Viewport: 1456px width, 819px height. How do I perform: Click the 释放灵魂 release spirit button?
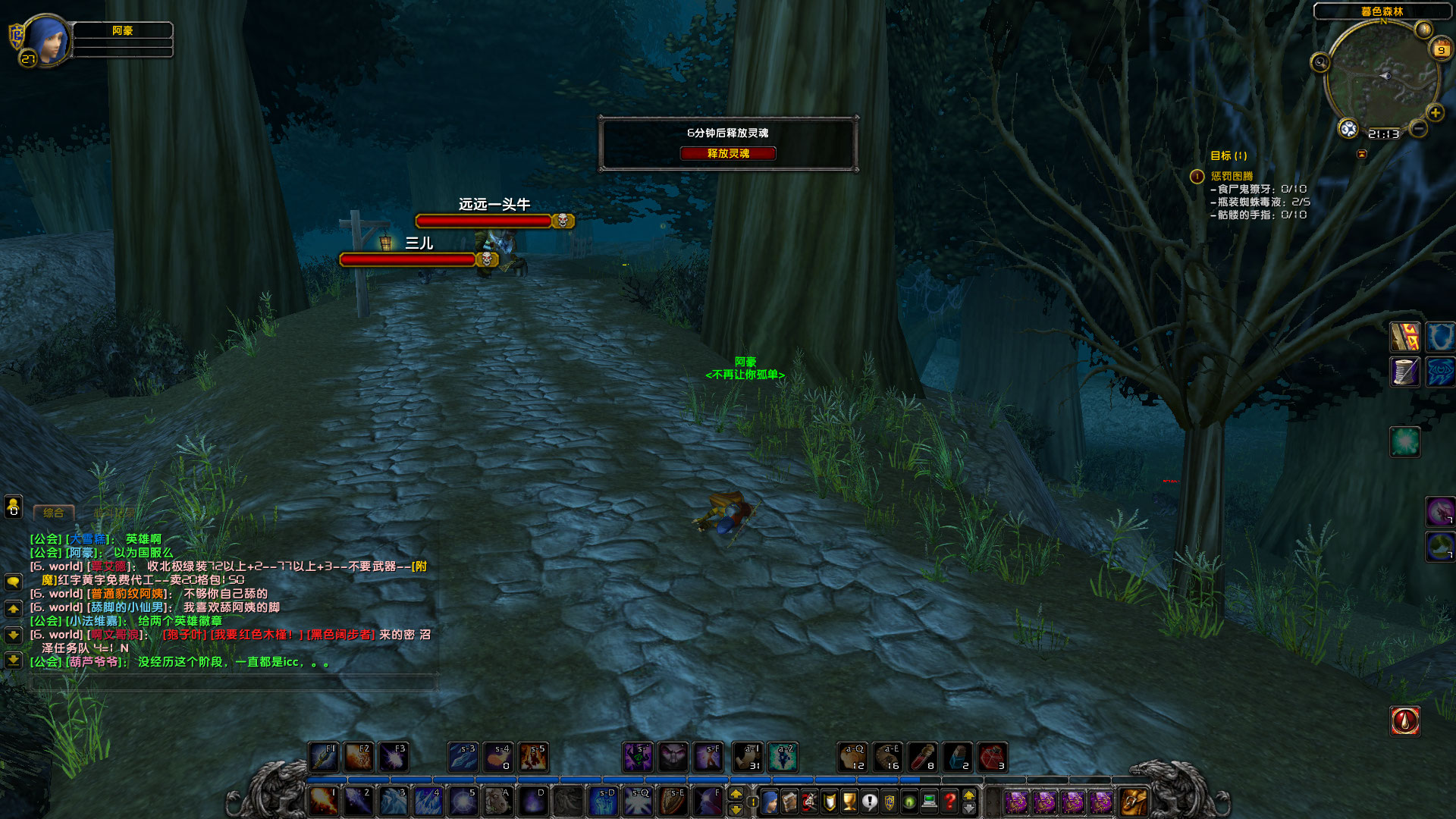[730, 153]
